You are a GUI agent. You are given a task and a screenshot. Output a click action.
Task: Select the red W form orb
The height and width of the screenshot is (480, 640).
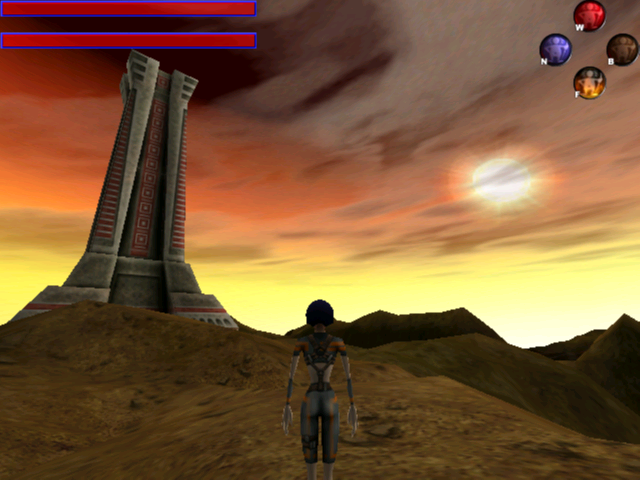coord(590,16)
